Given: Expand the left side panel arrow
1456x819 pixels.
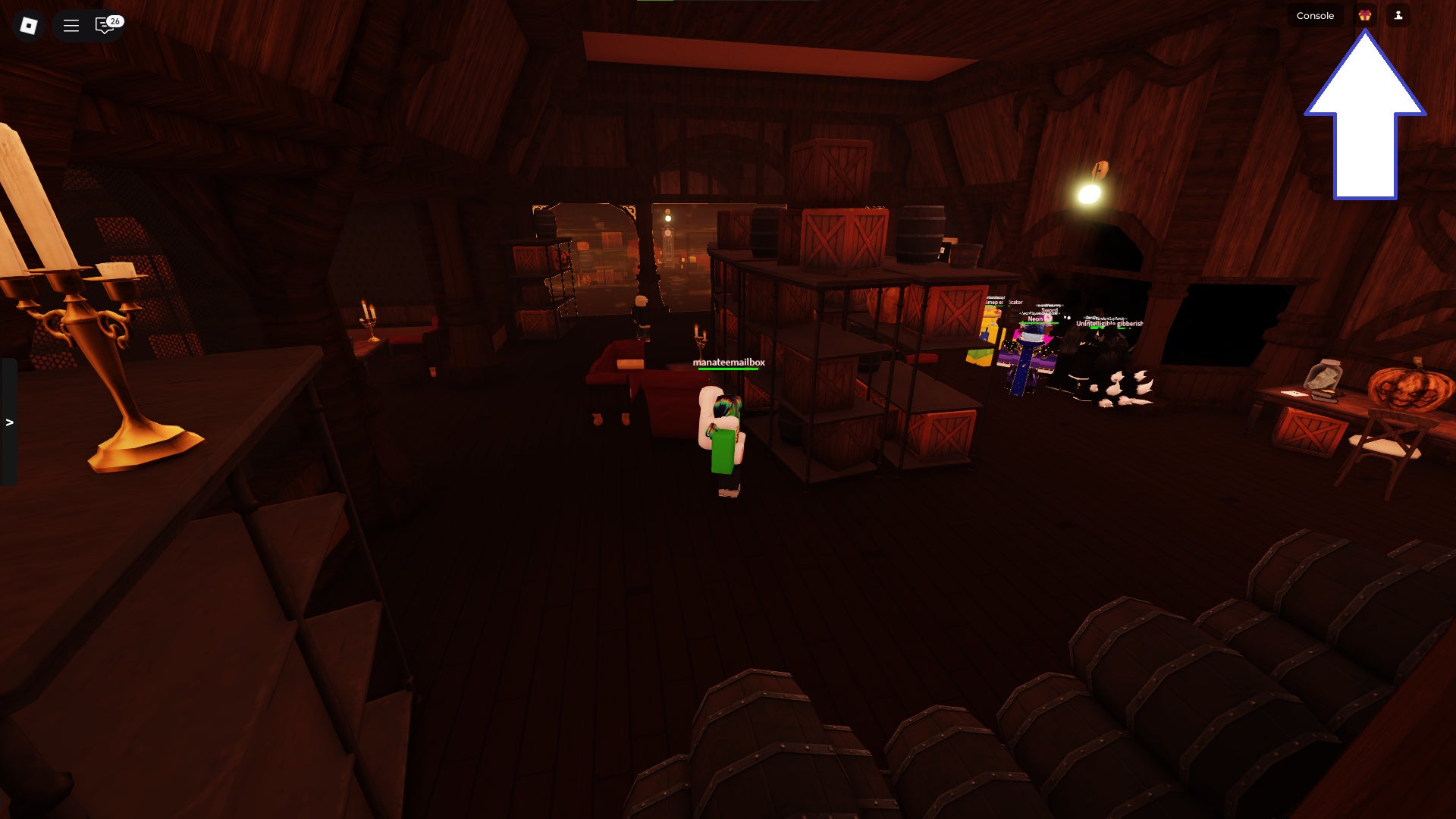Looking at the screenshot, I should [x=9, y=422].
